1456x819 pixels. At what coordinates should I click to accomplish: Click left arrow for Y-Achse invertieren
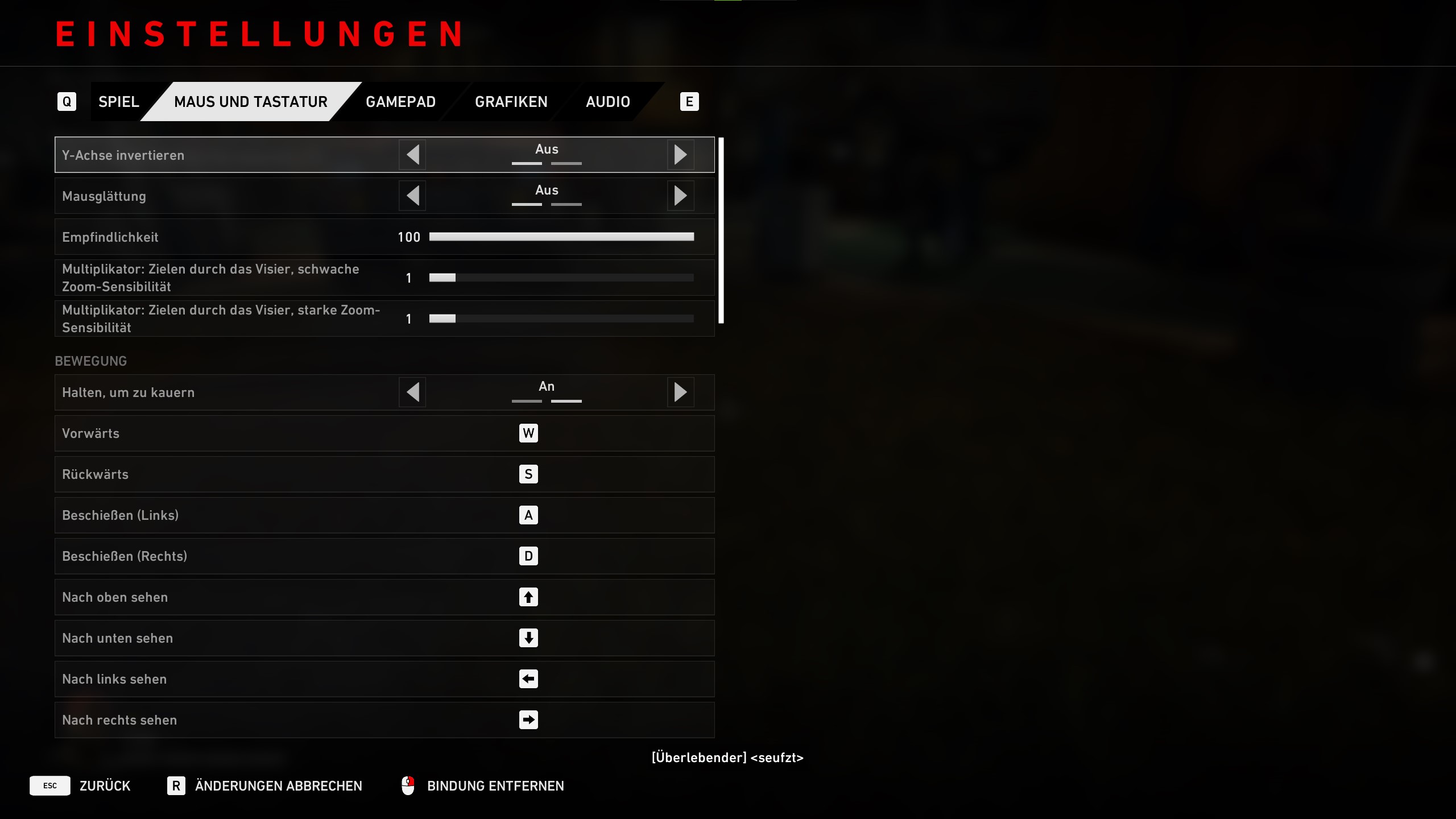[x=413, y=155]
